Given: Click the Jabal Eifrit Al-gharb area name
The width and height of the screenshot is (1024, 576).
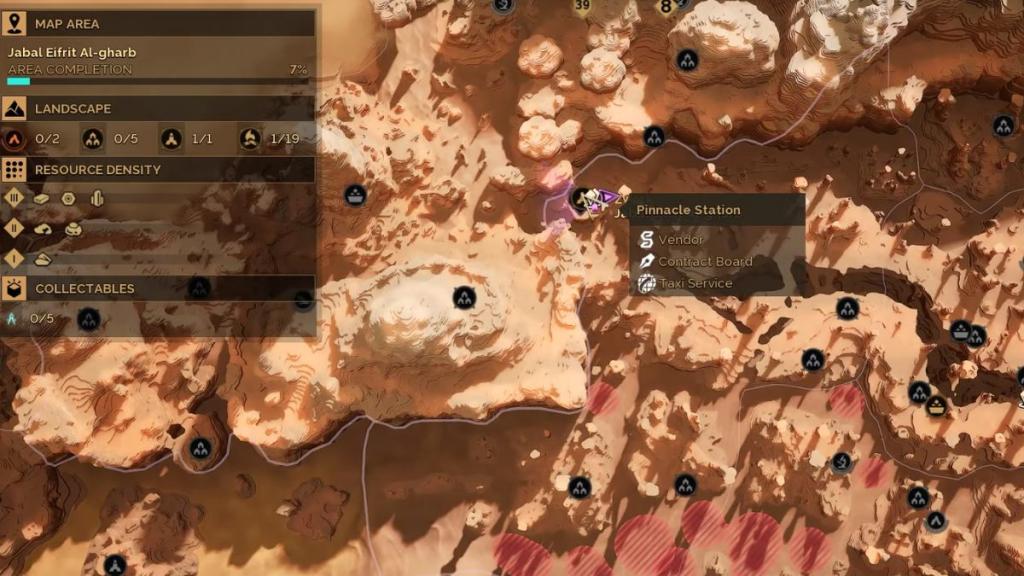Looking at the screenshot, I should (72, 52).
